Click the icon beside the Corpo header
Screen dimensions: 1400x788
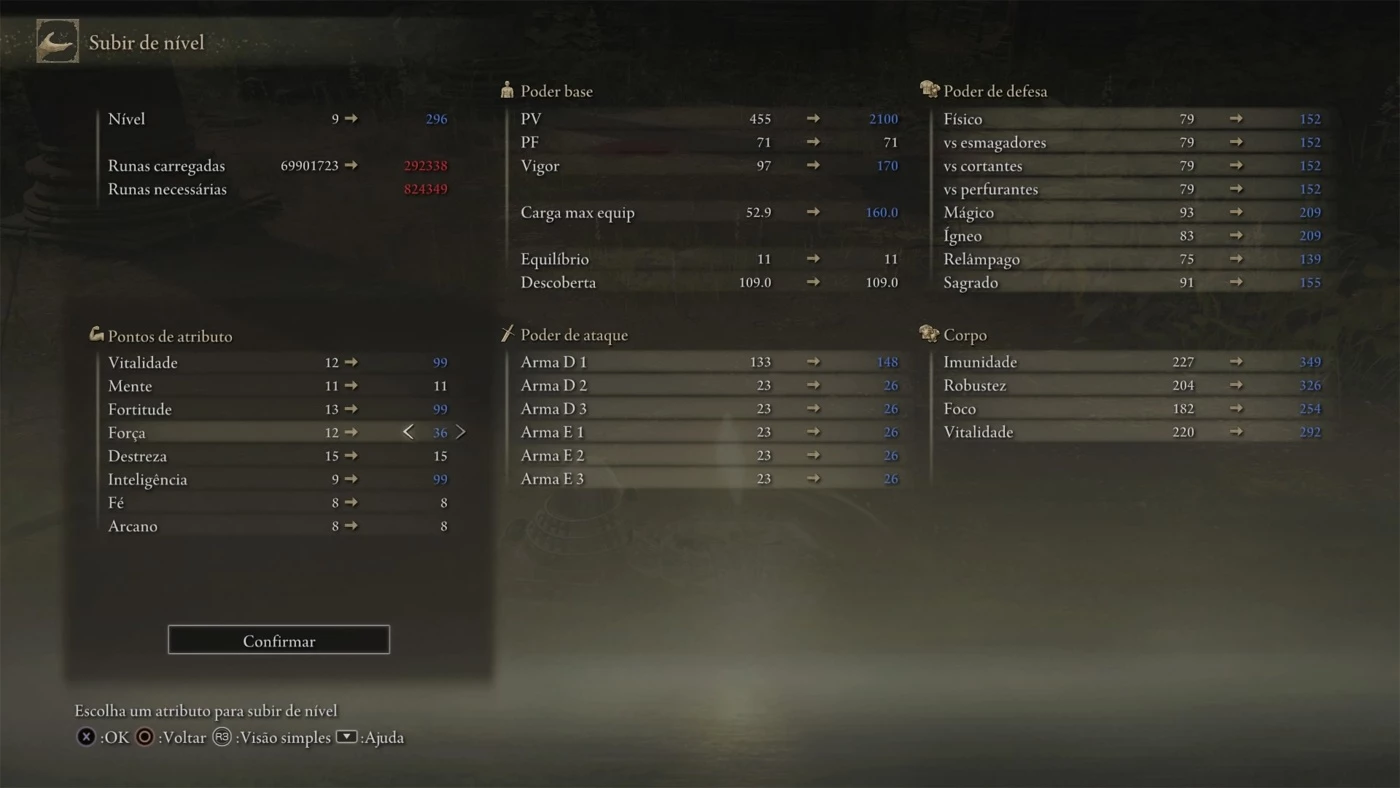click(x=928, y=334)
